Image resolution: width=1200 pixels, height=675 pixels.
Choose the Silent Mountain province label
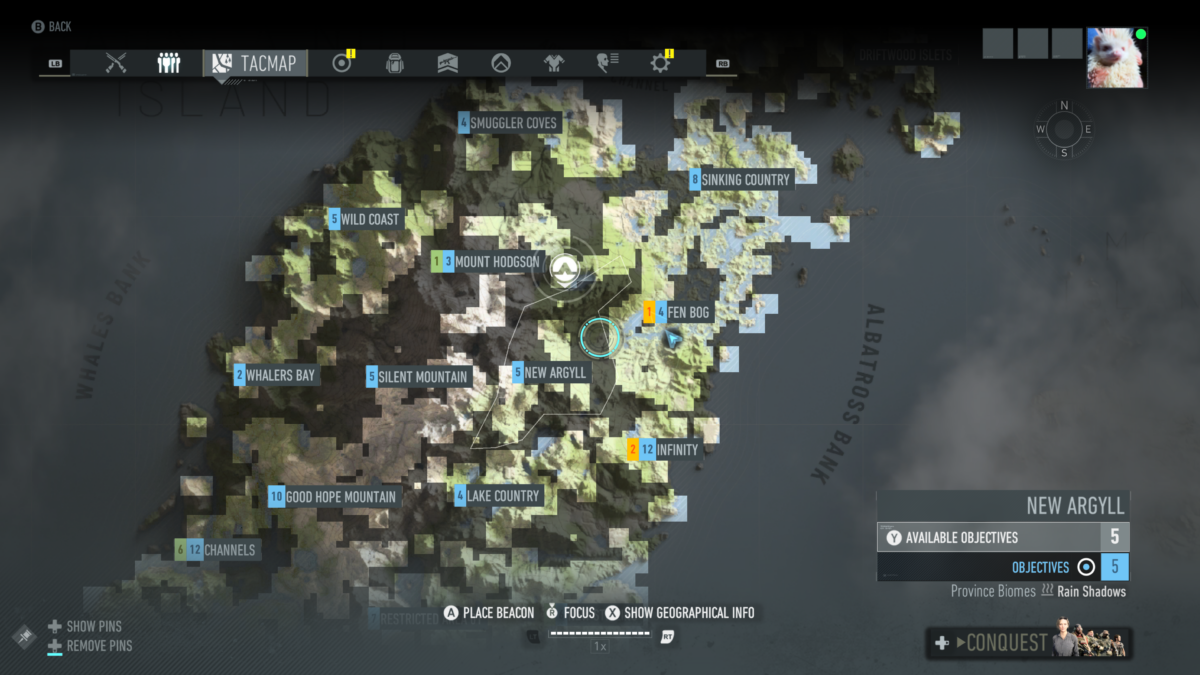[x=423, y=377]
